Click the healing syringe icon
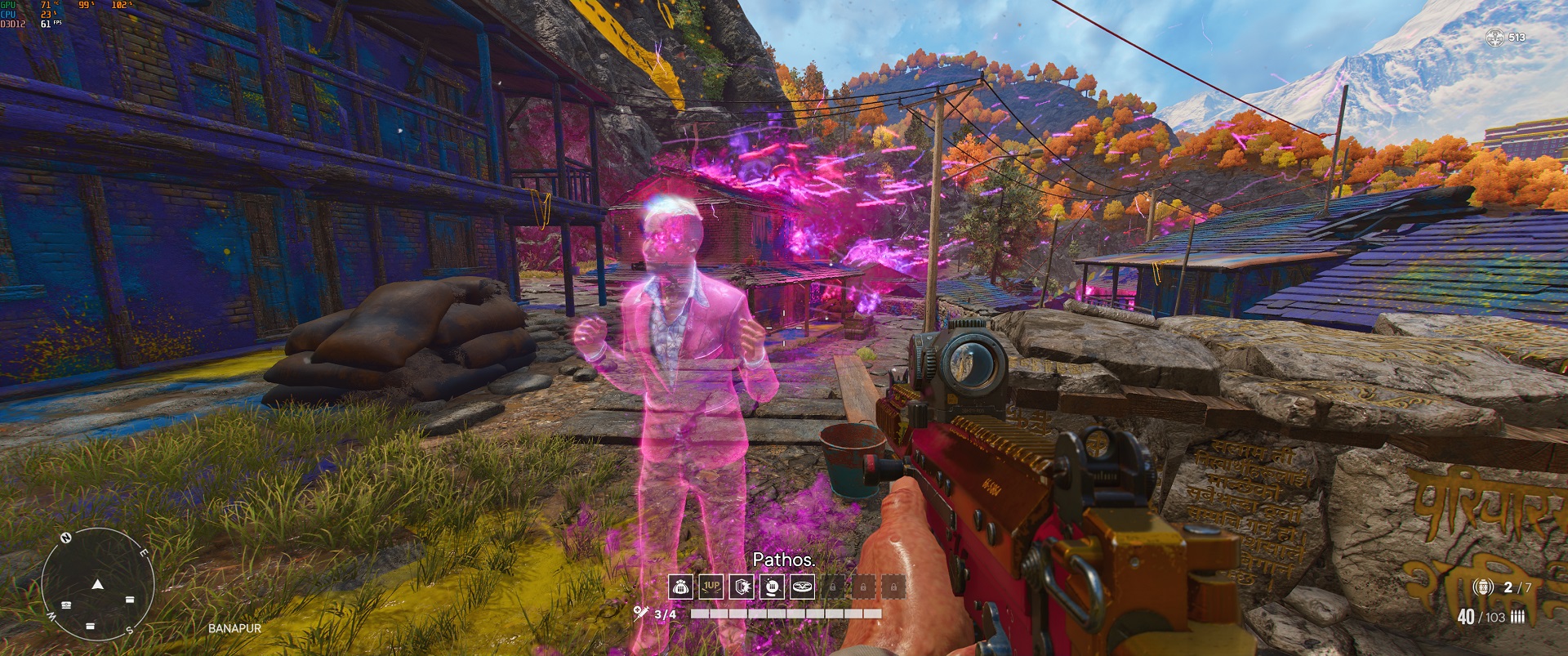The height and width of the screenshot is (656, 1568). [641, 614]
